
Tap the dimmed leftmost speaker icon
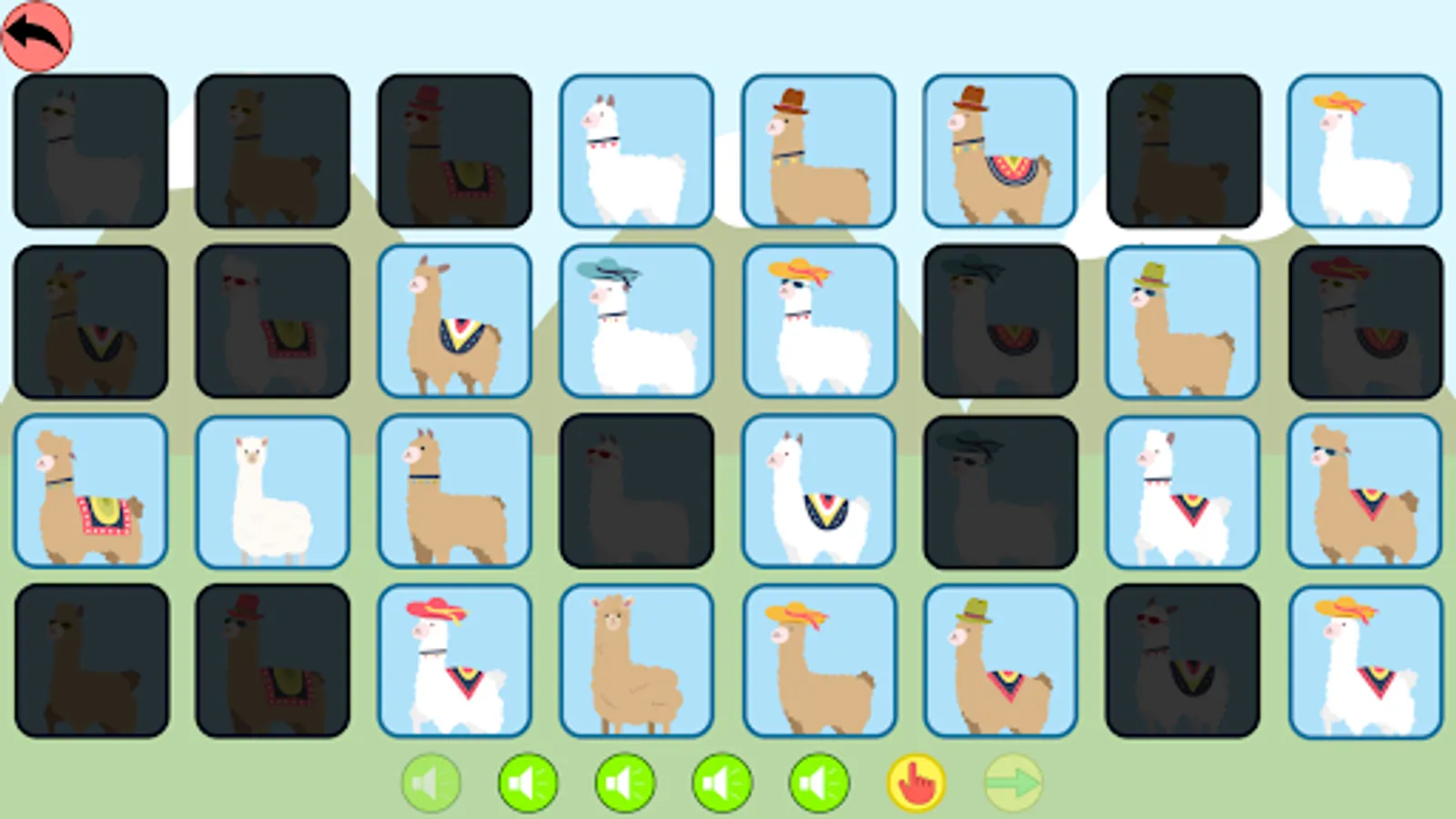tap(431, 783)
